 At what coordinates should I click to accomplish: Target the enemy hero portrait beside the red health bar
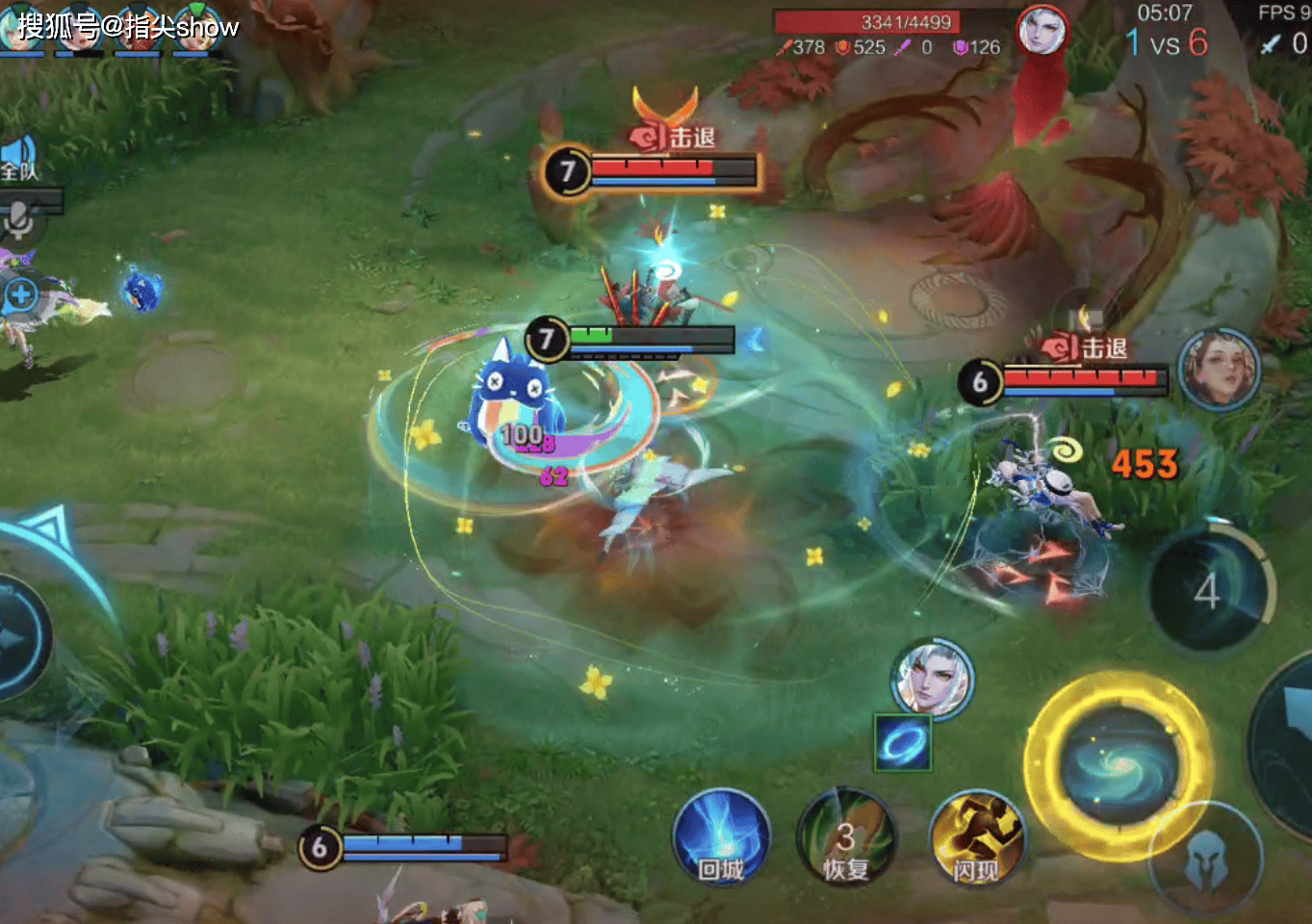coord(1219,369)
